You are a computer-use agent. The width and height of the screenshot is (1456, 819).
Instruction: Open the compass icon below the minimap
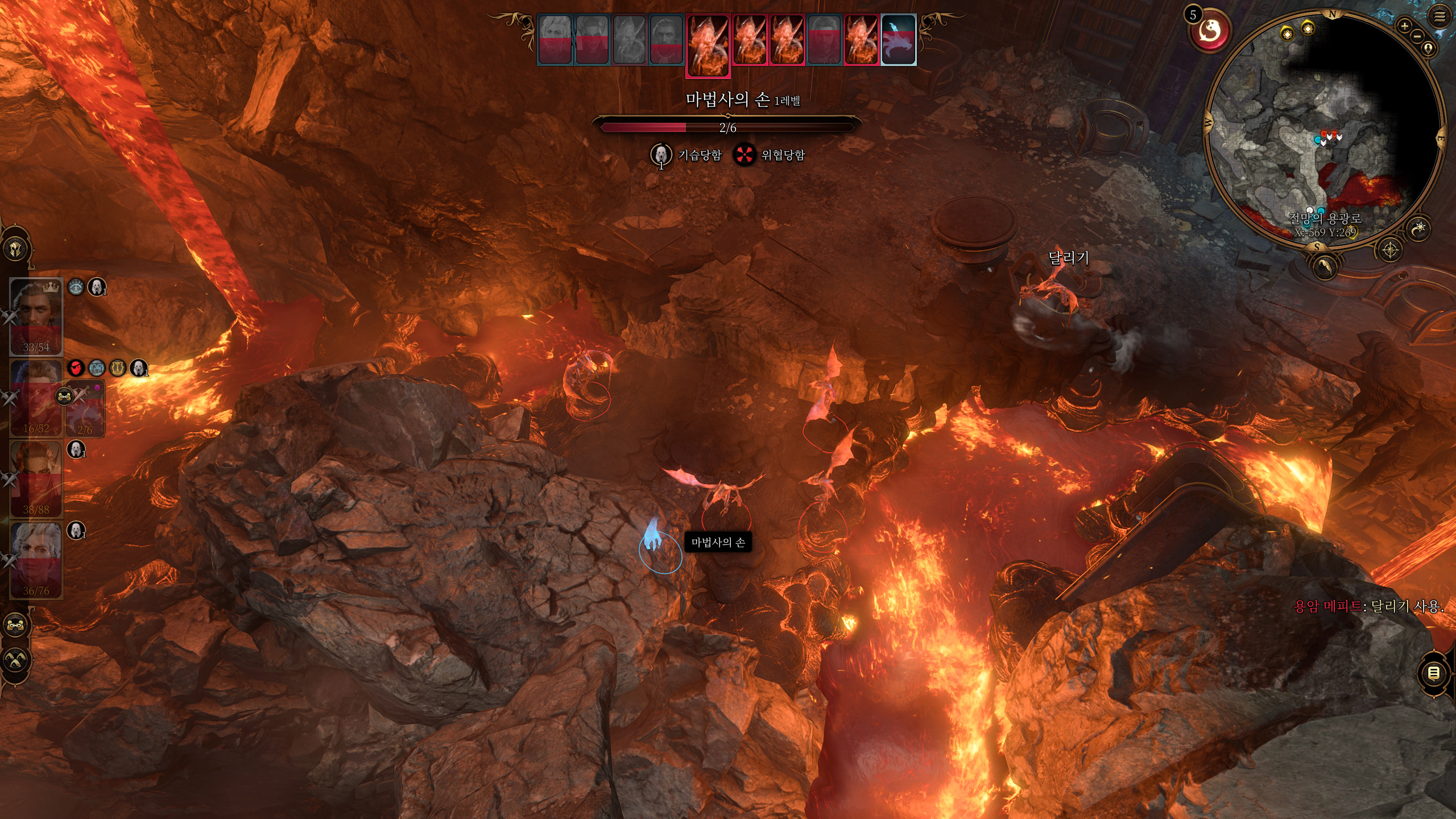(1390, 250)
